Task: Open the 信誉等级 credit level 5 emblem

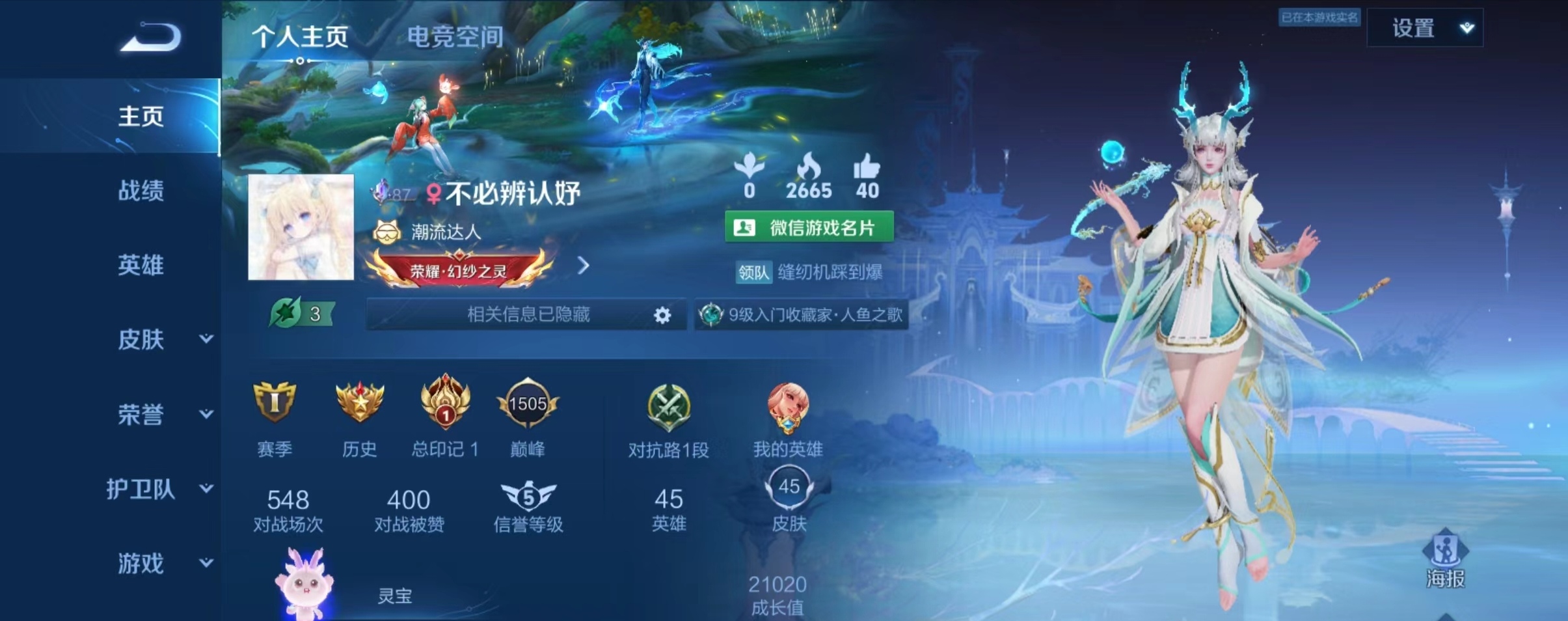Action: click(530, 497)
